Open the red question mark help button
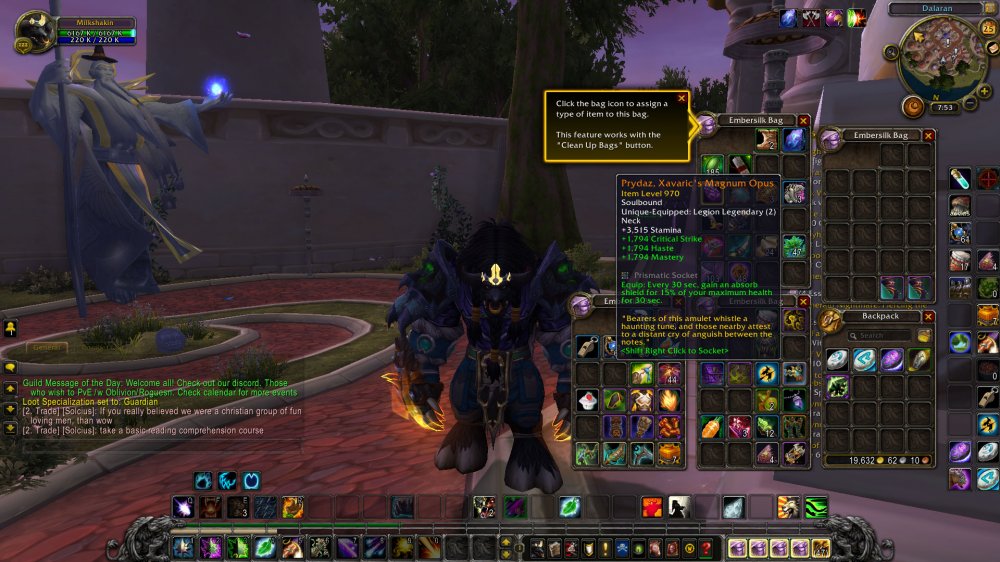Screen dimensions: 1000x562 706,548
